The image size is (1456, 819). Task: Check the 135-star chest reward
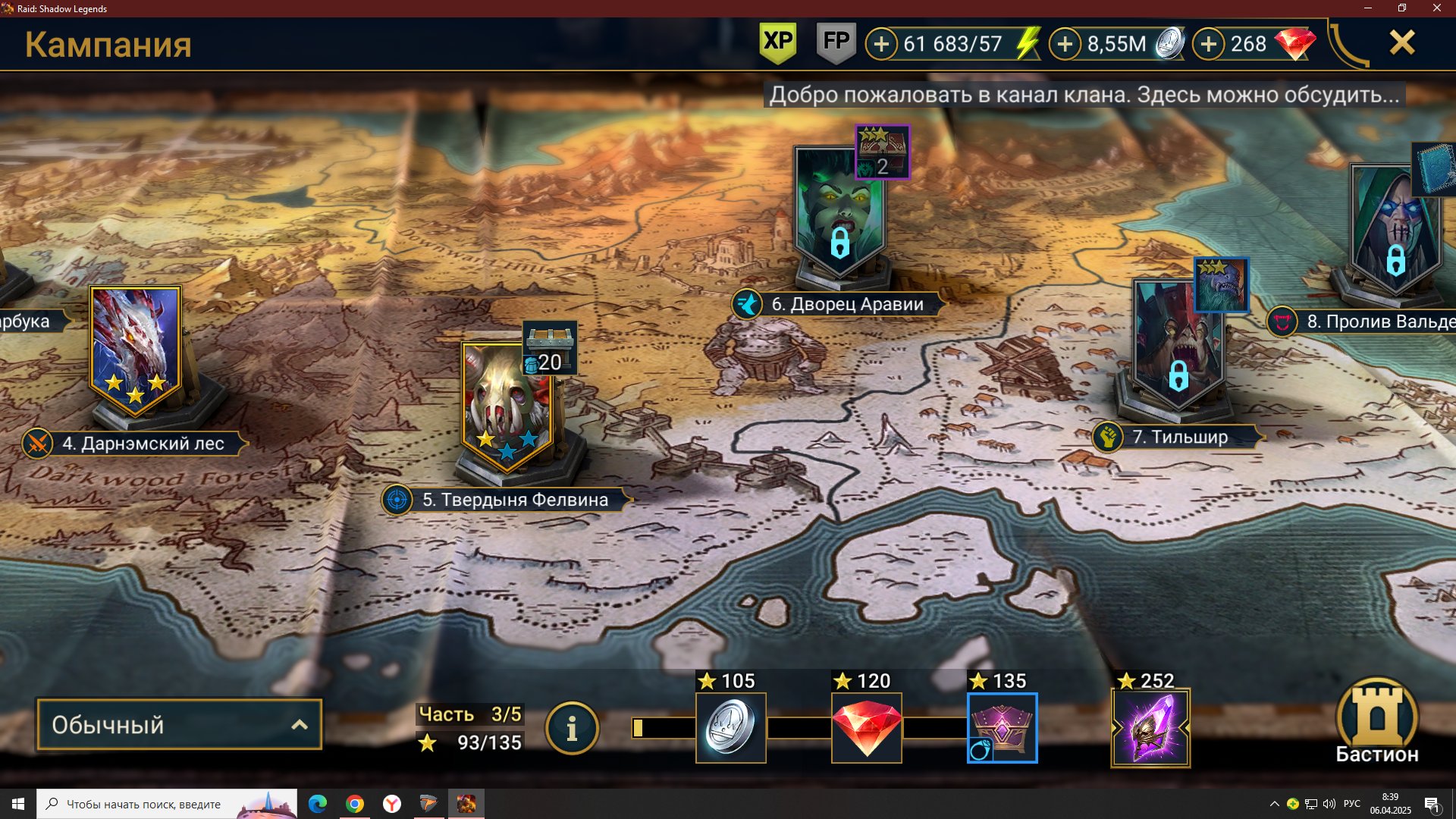pos(1002,727)
